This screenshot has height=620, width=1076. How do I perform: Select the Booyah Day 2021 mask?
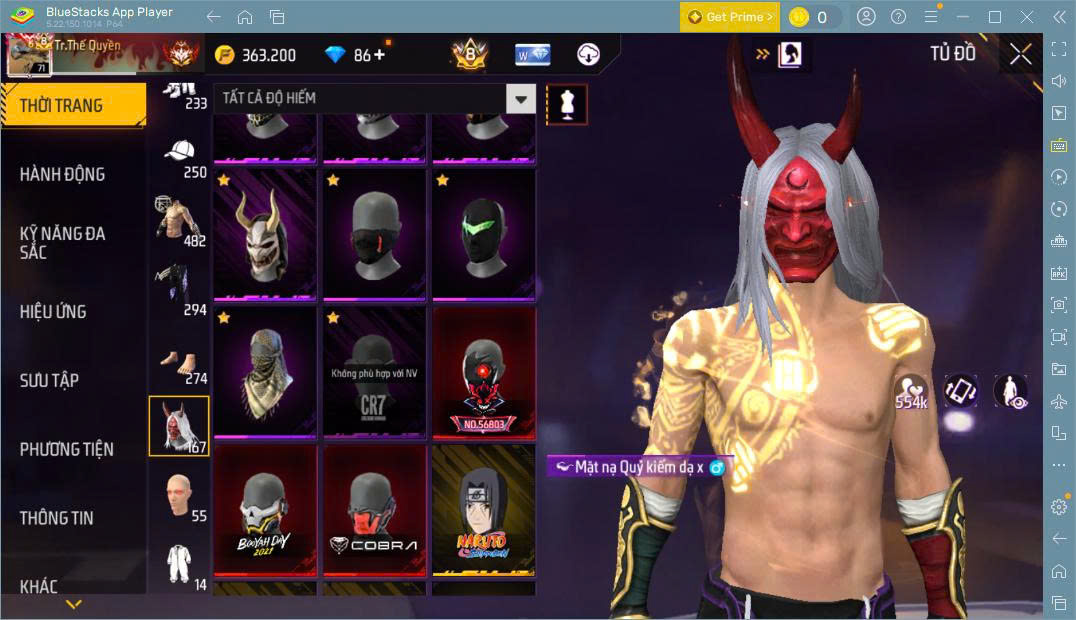click(x=265, y=510)
